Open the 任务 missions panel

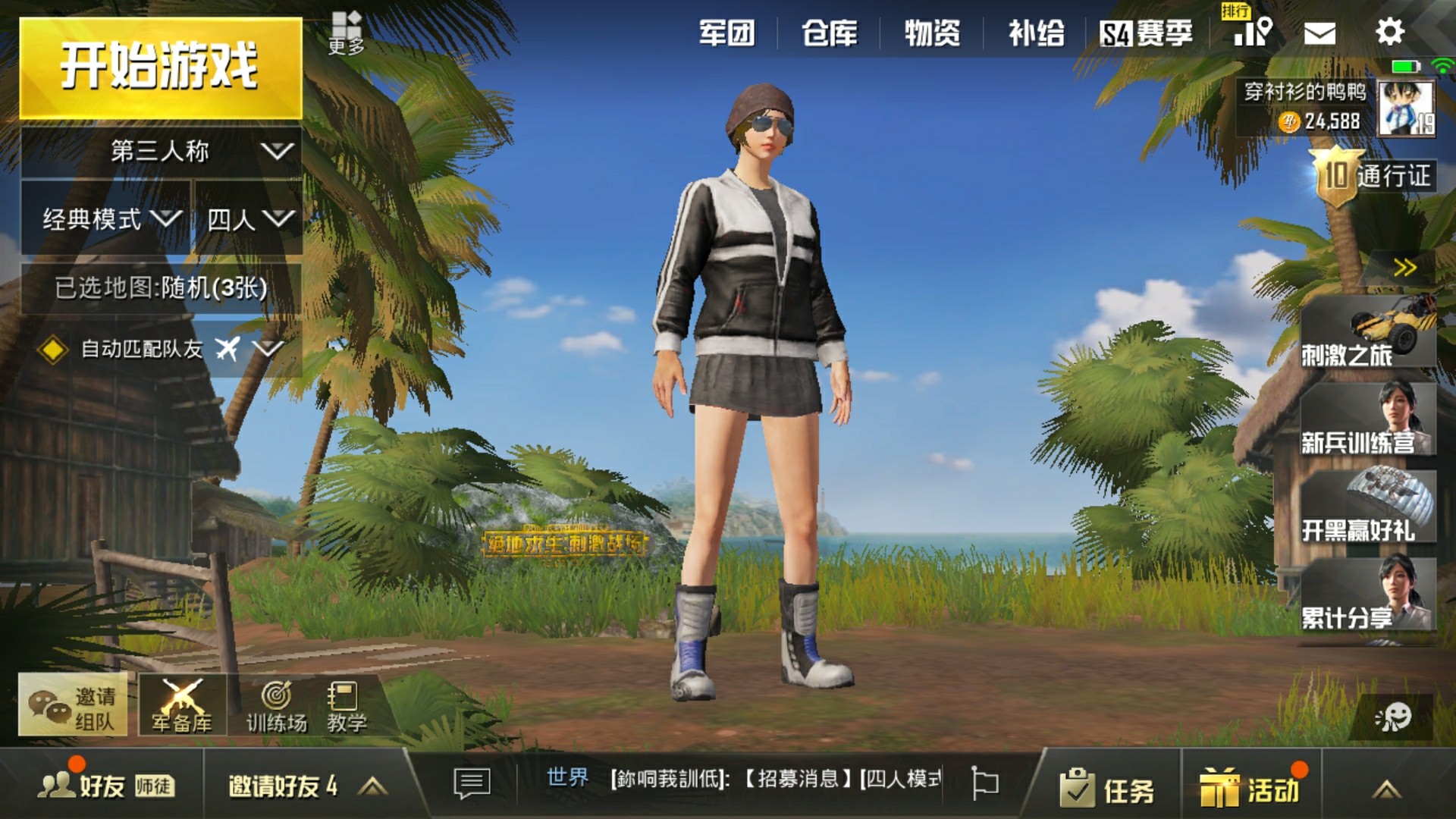(1107, 789)
